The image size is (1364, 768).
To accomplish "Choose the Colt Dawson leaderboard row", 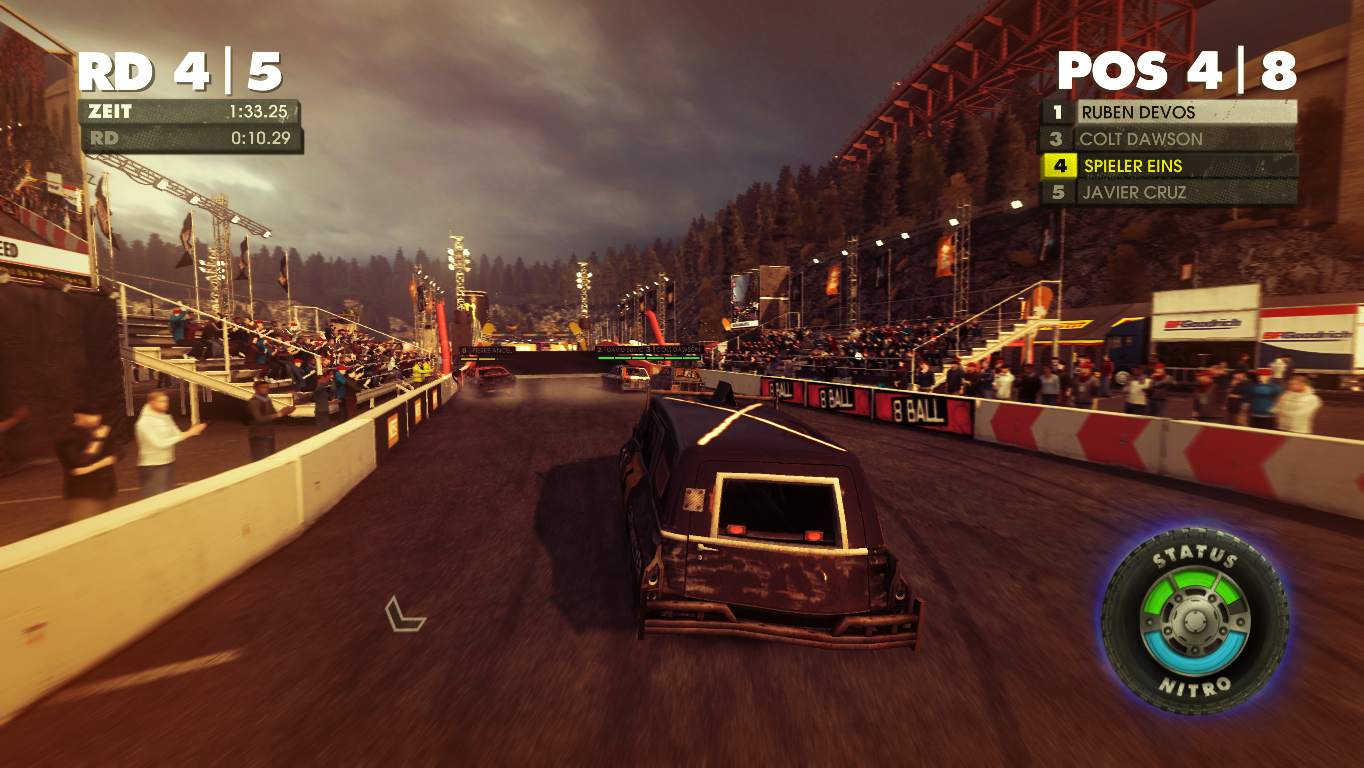I will pos(1168,139).
